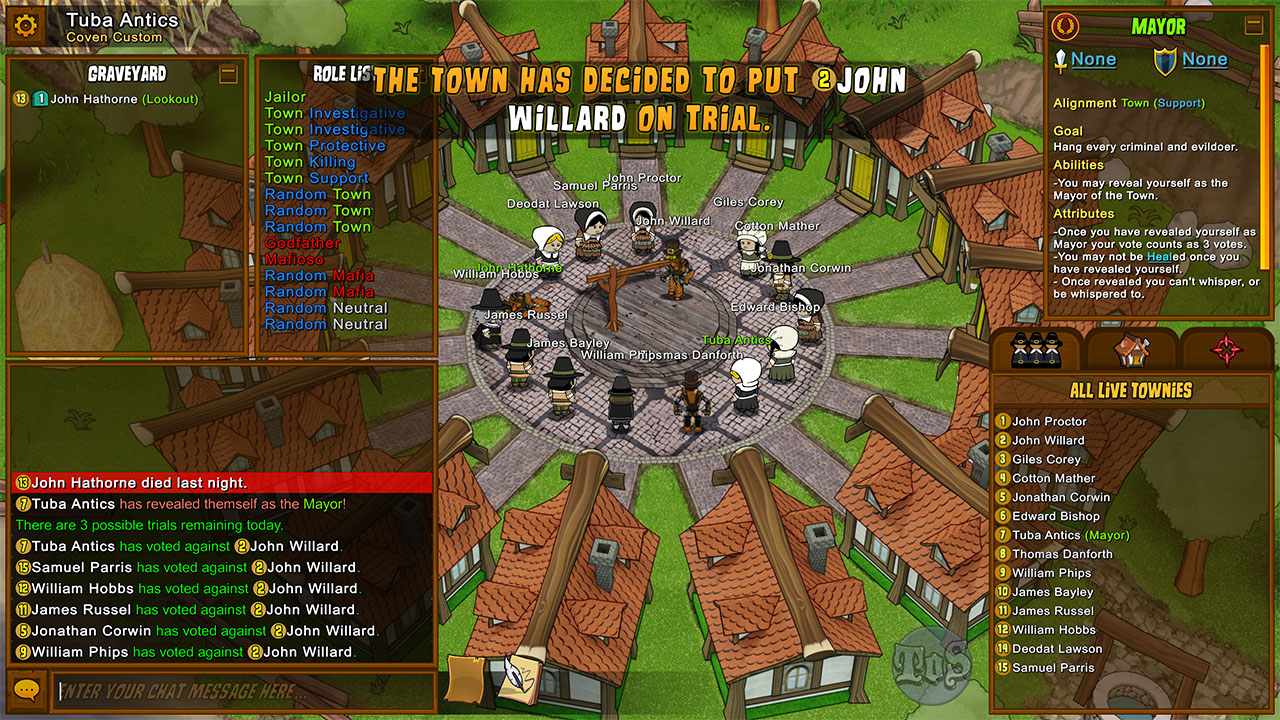The width and height of the screenshot is (1280, 720).
Task: Focus the chat message input field
Action: click(x=245, y=691)
